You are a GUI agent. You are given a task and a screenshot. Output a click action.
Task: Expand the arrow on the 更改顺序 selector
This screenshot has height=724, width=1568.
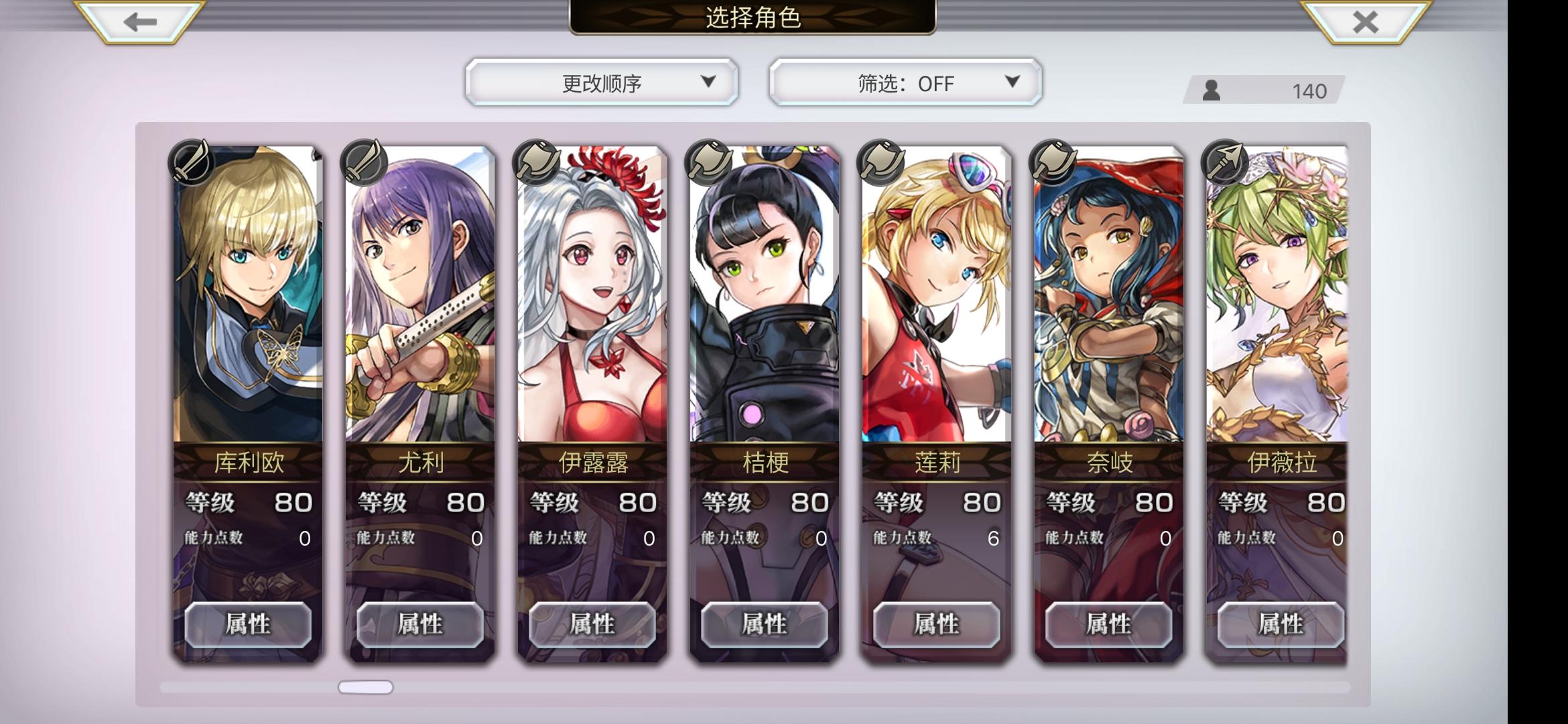pos(708,82)
